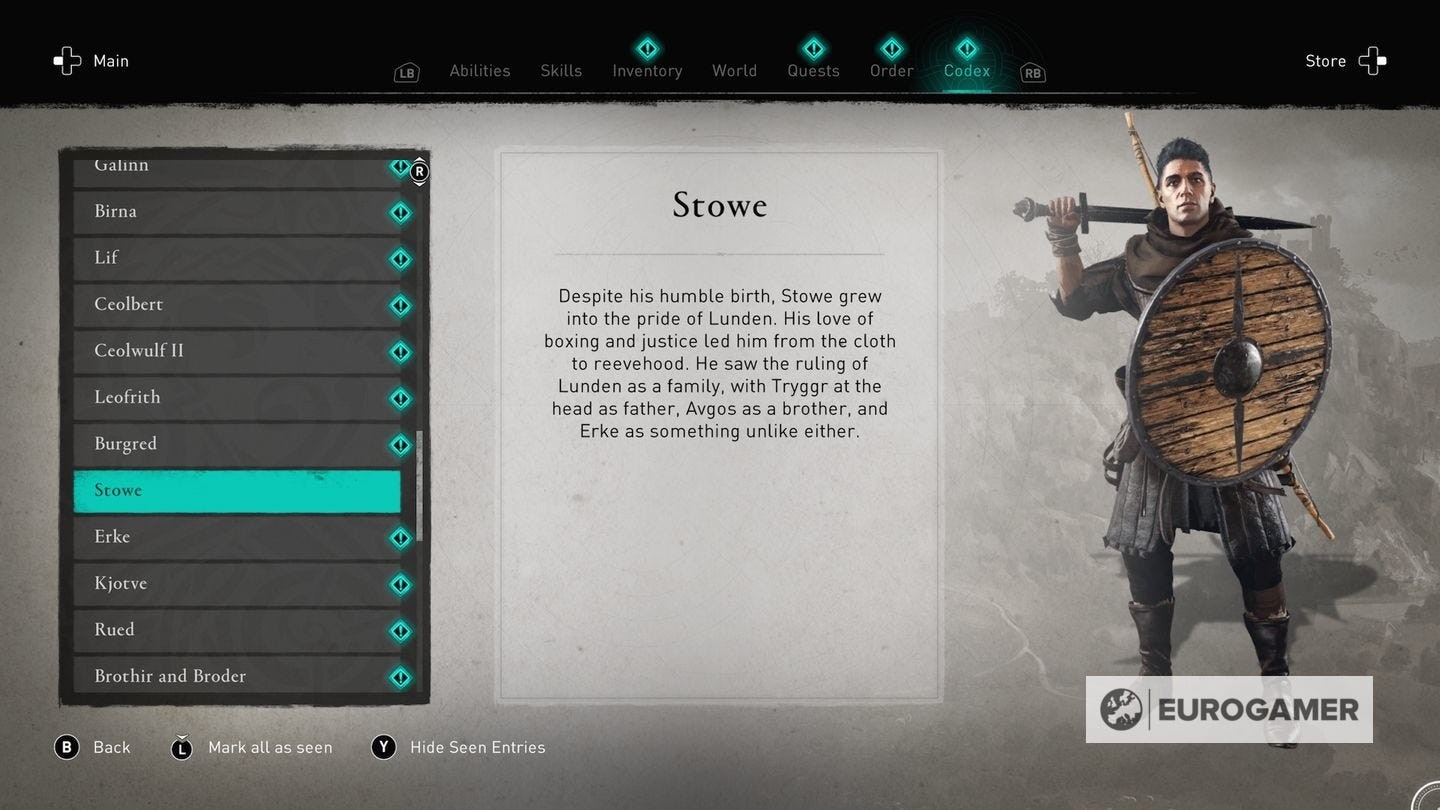Select the Codex tab

(x=967, y=71)
